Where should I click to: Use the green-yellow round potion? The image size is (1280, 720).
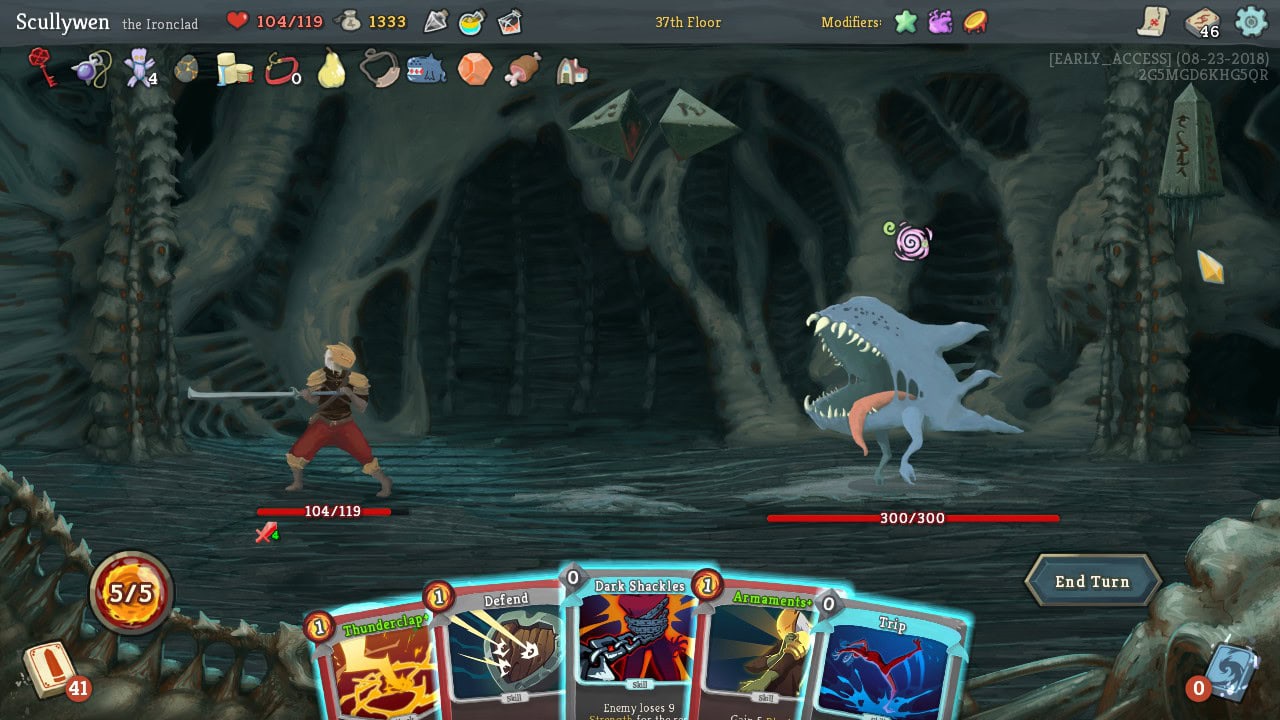coord(472,21)
